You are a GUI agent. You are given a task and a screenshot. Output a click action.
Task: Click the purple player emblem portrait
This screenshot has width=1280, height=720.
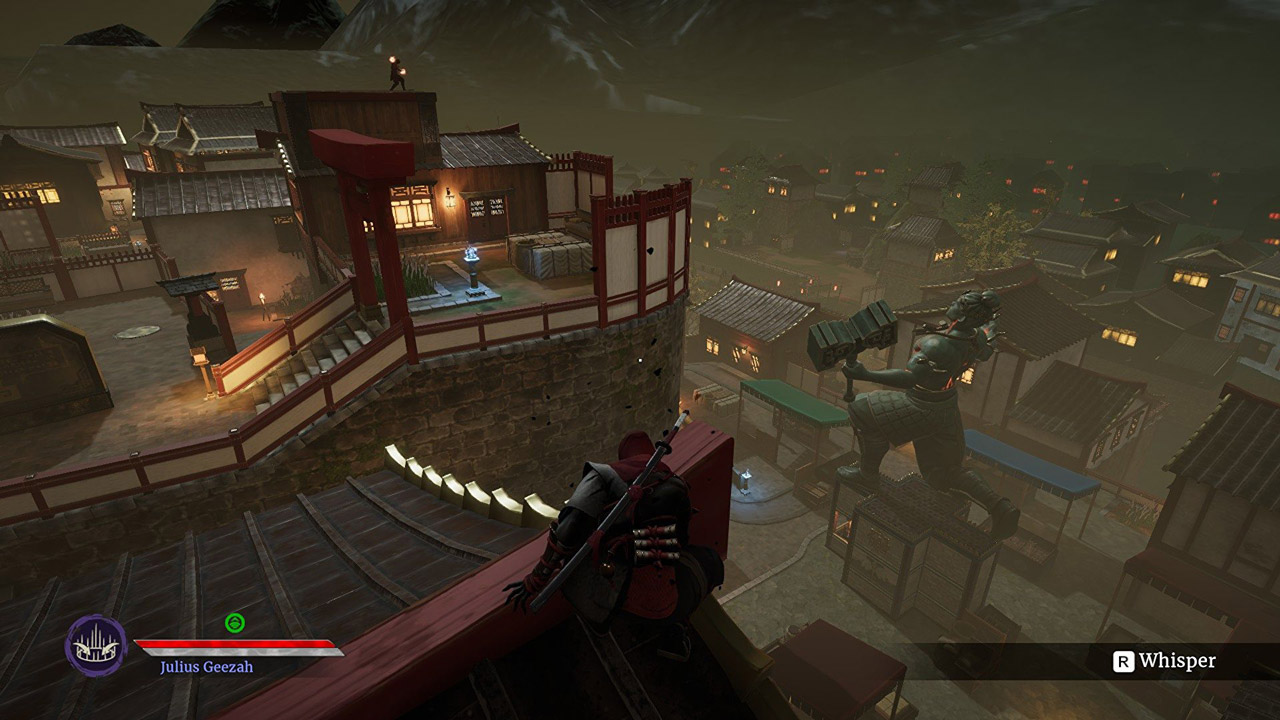tap(96, 645)
